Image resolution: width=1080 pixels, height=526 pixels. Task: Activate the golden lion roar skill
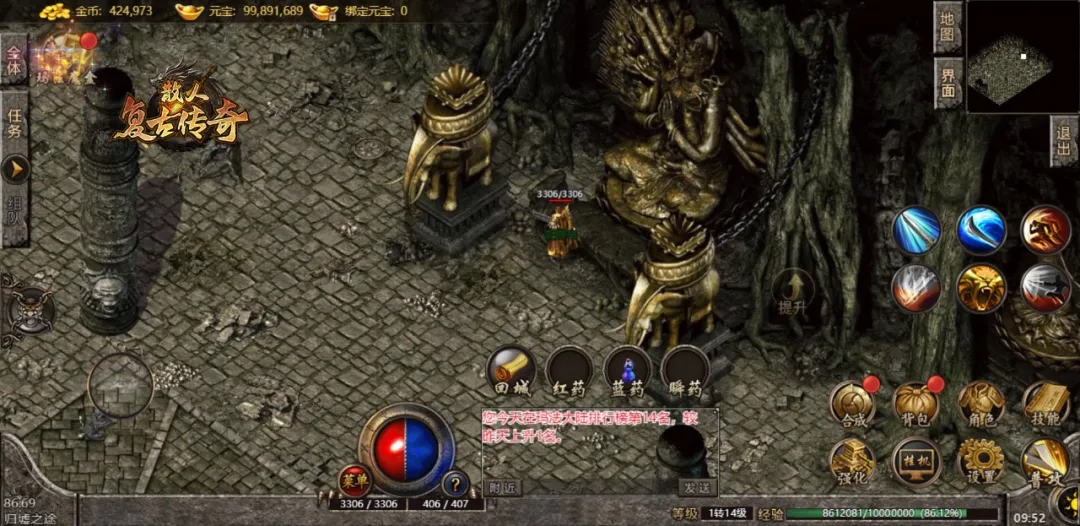[980, 288]
